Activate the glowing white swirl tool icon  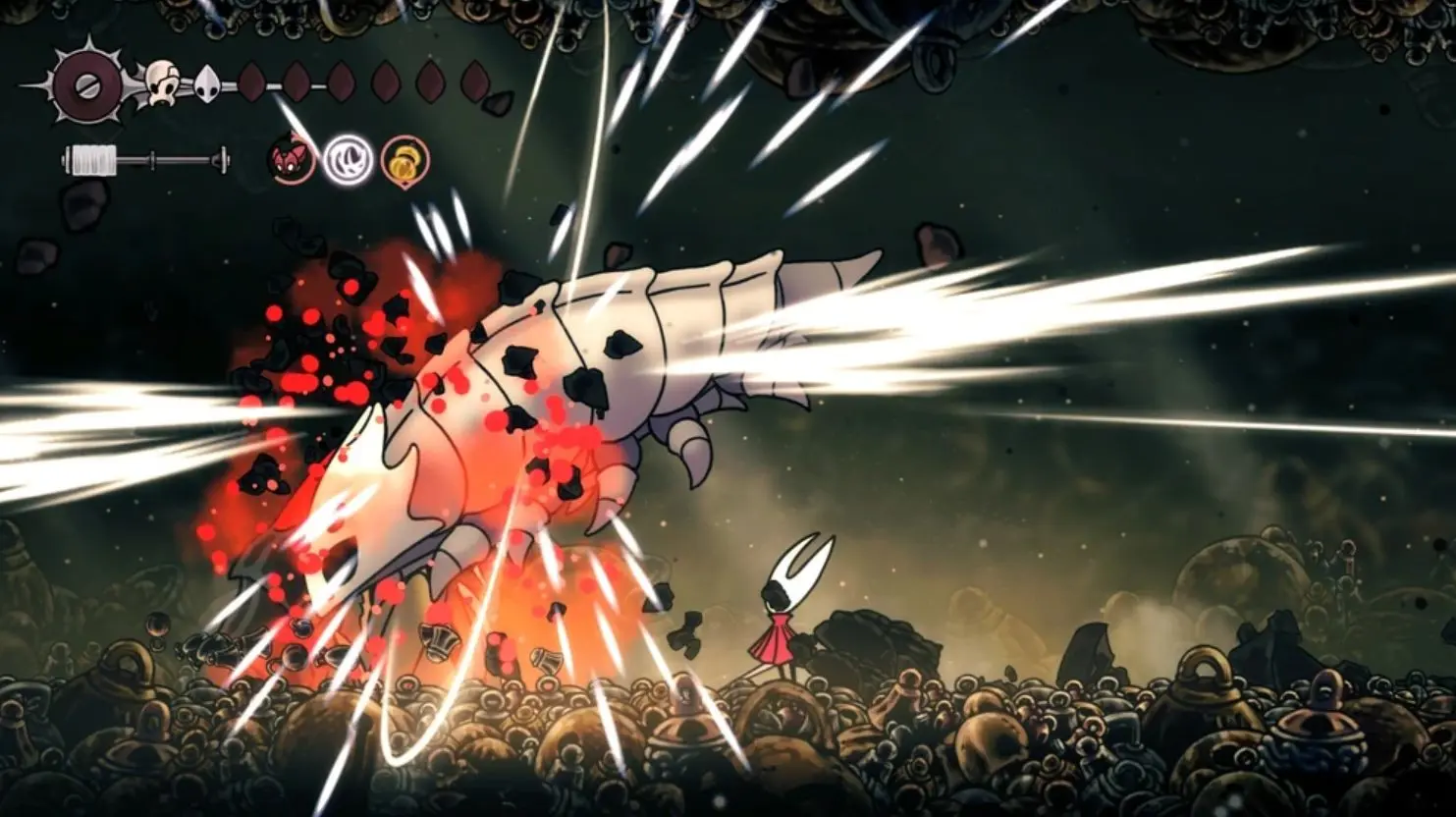pyautogui.click(x=347, y=160)
